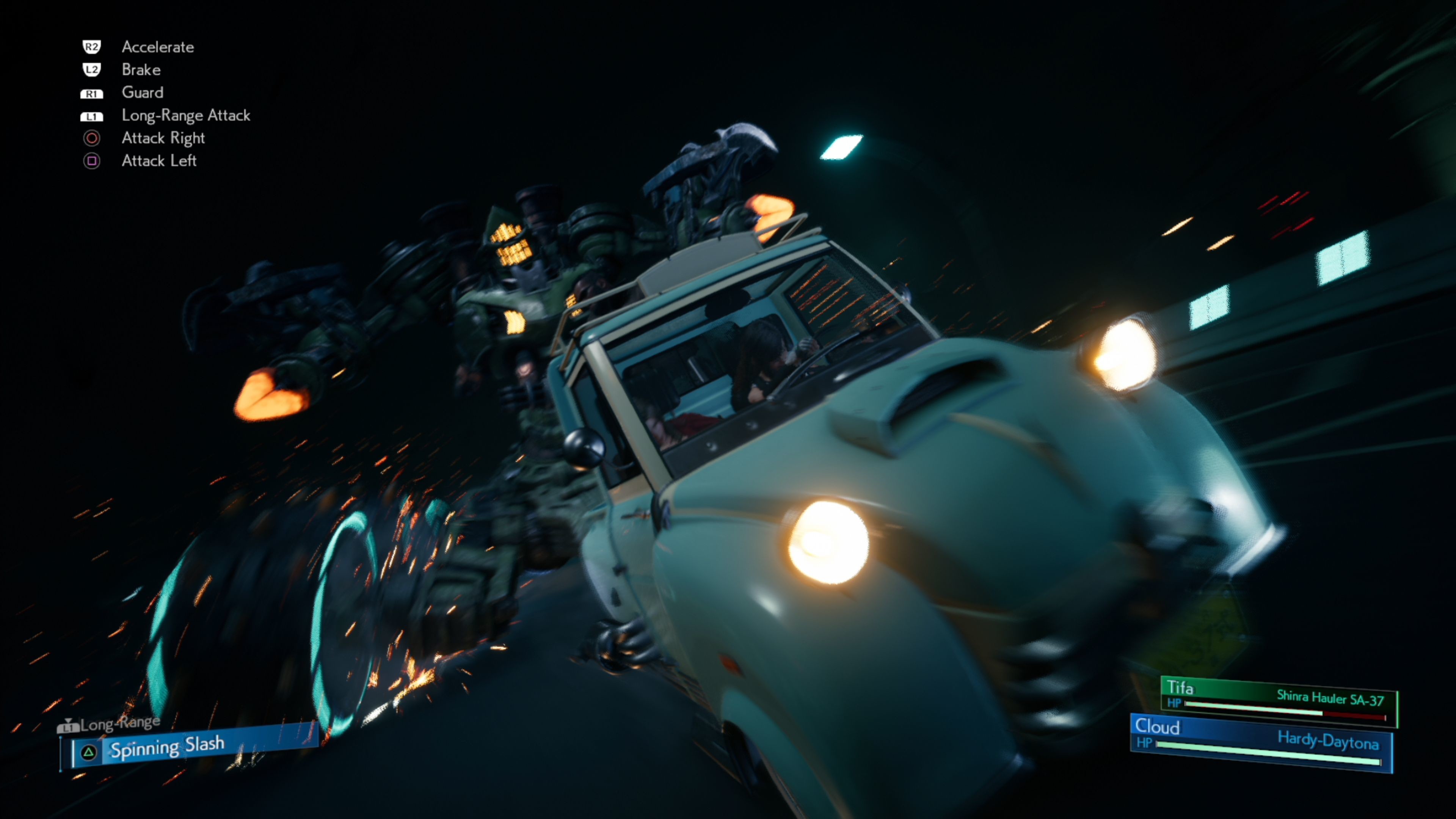Click the Shinra Hauler SA-37 enemy label

(x=1331, y=698)
